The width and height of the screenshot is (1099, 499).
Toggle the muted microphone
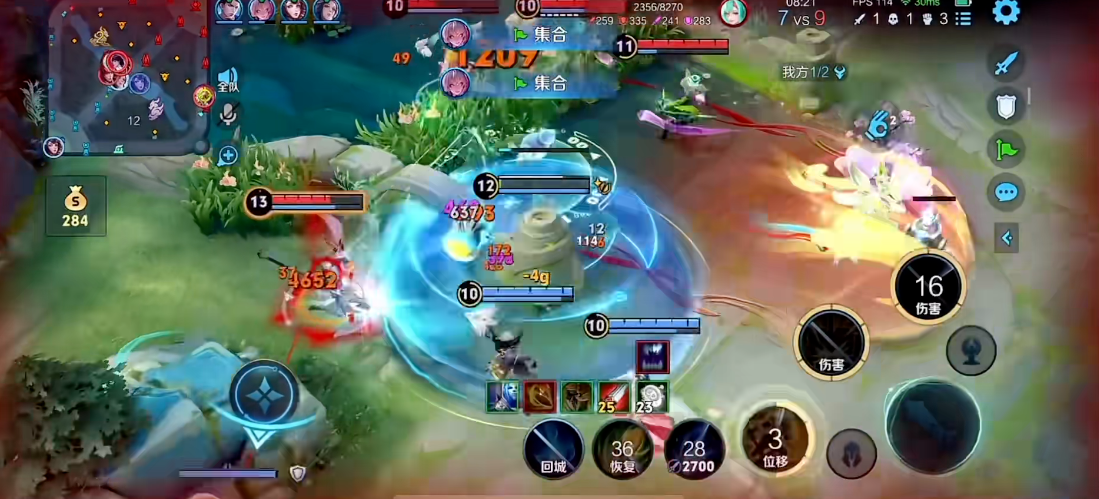click(228, 113)
